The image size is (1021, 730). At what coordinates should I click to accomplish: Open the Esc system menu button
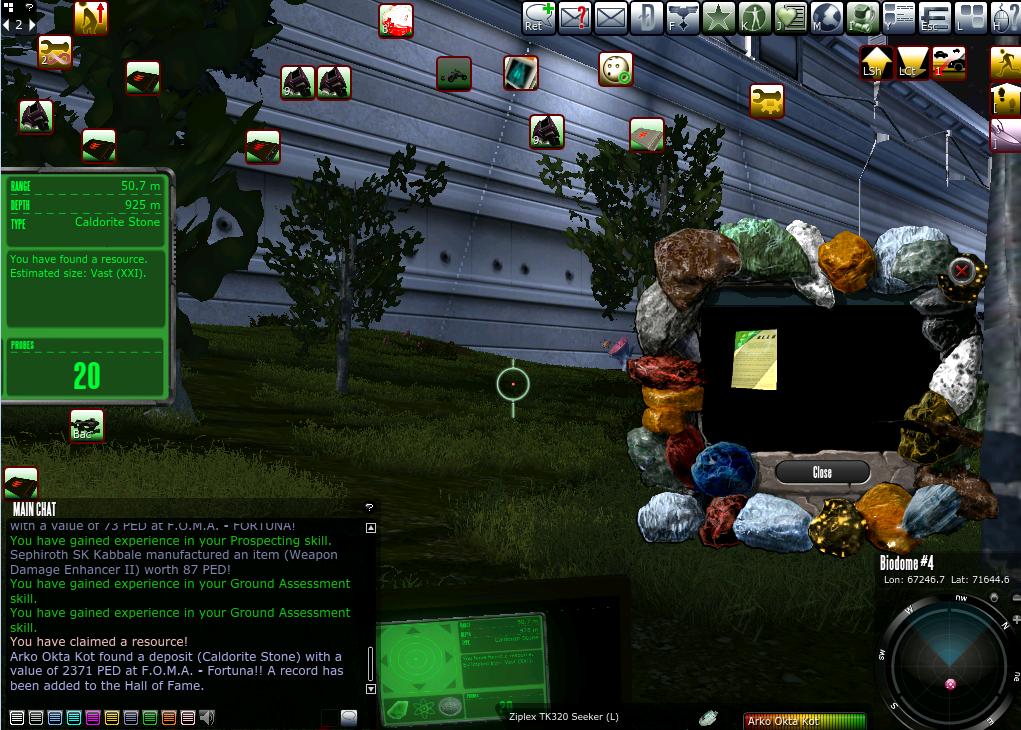click(933, 18)
